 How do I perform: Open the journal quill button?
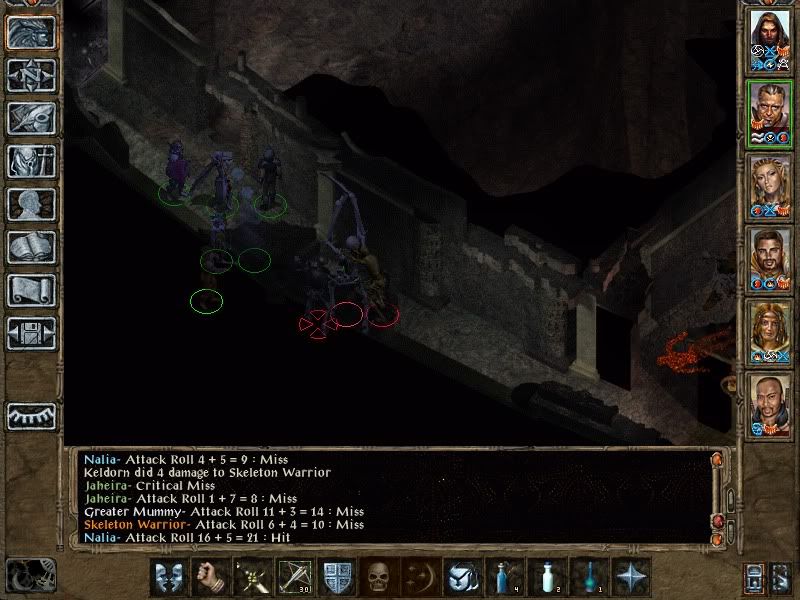30,117
